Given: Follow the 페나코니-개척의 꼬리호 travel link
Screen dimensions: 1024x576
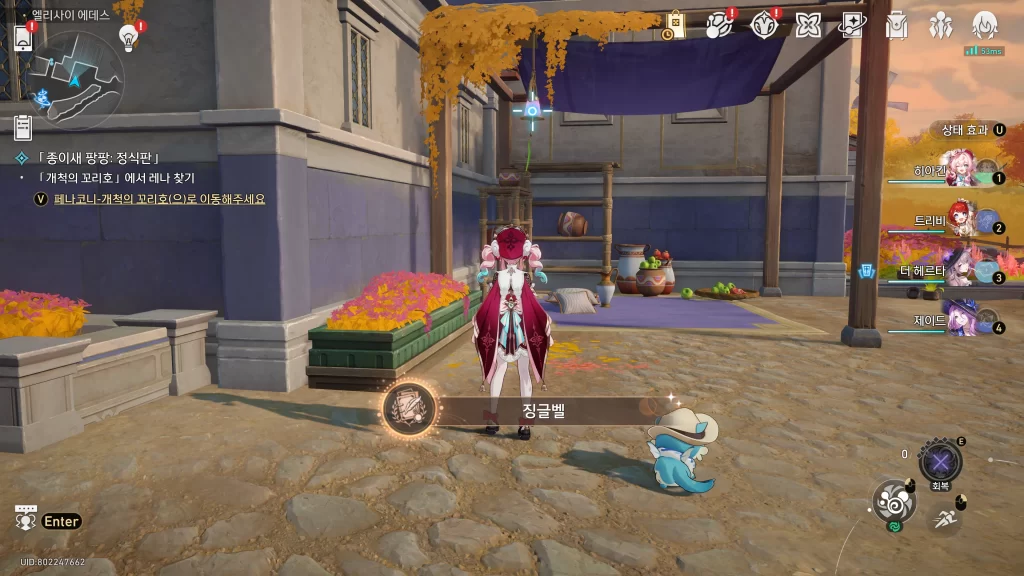Looking at the screenshot, I should tap(160, 199).
